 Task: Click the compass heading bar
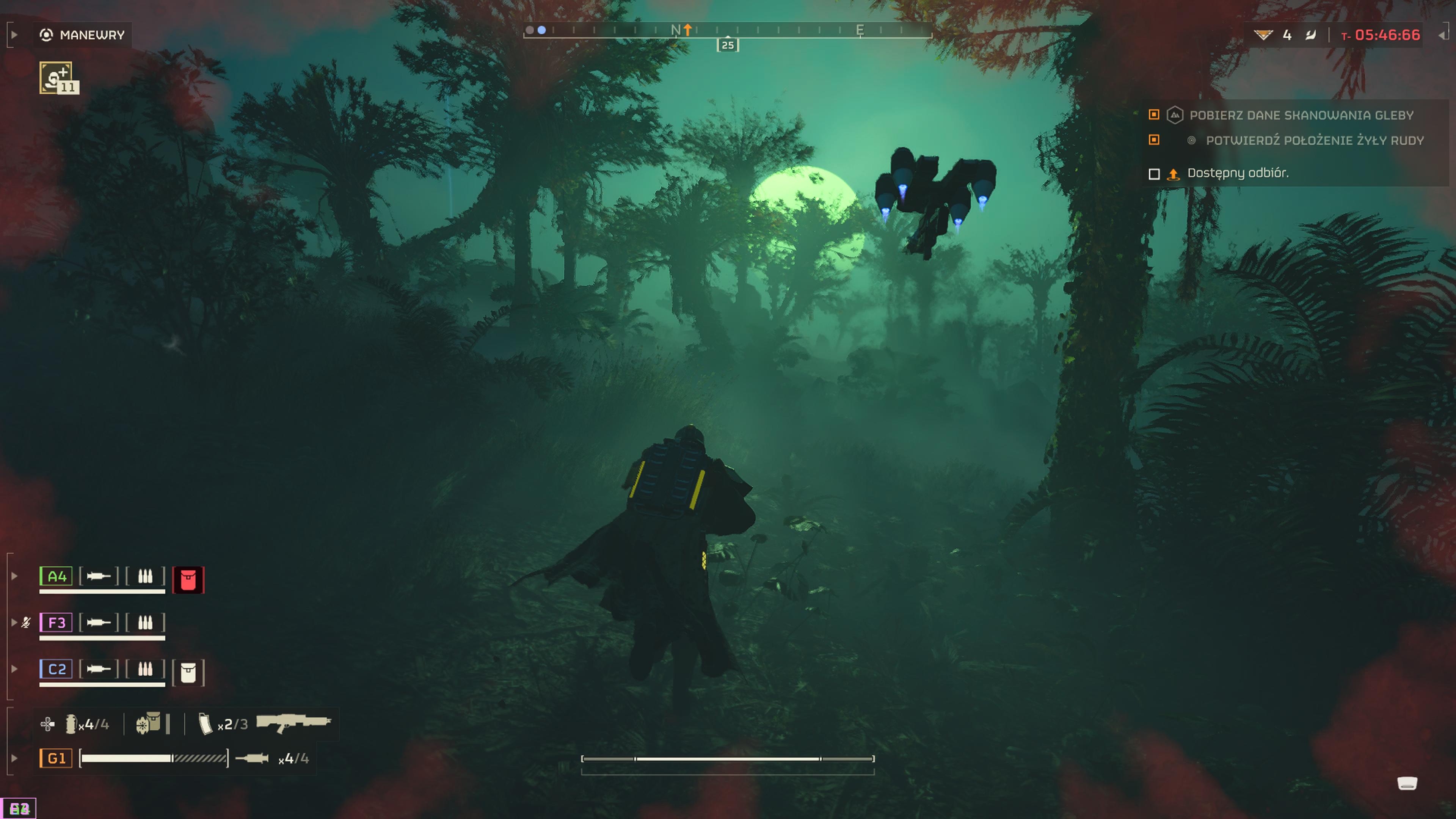[x=728, y=30]
